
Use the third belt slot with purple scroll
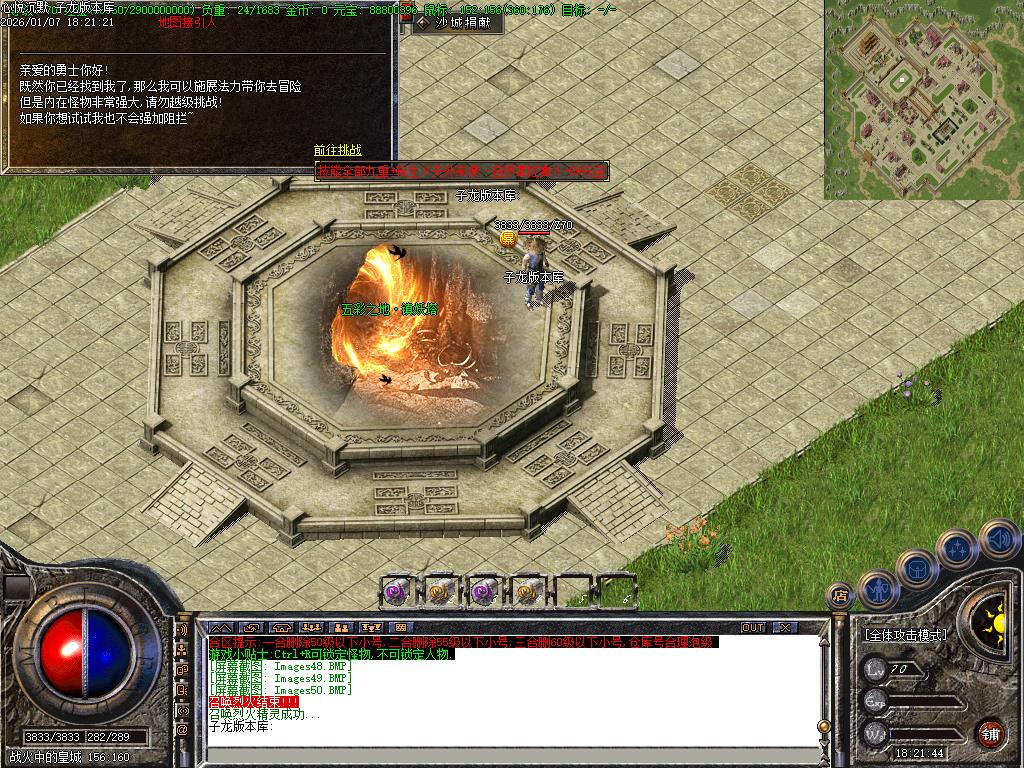pyautogui.click(x=484, y=591)
